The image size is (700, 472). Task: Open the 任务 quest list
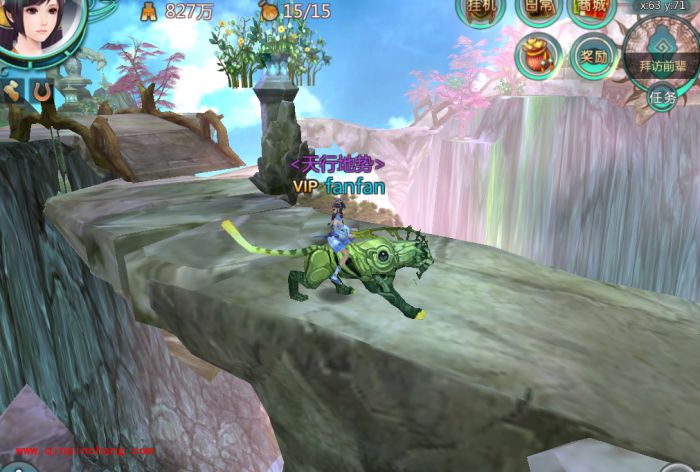(x=663, y=97)
